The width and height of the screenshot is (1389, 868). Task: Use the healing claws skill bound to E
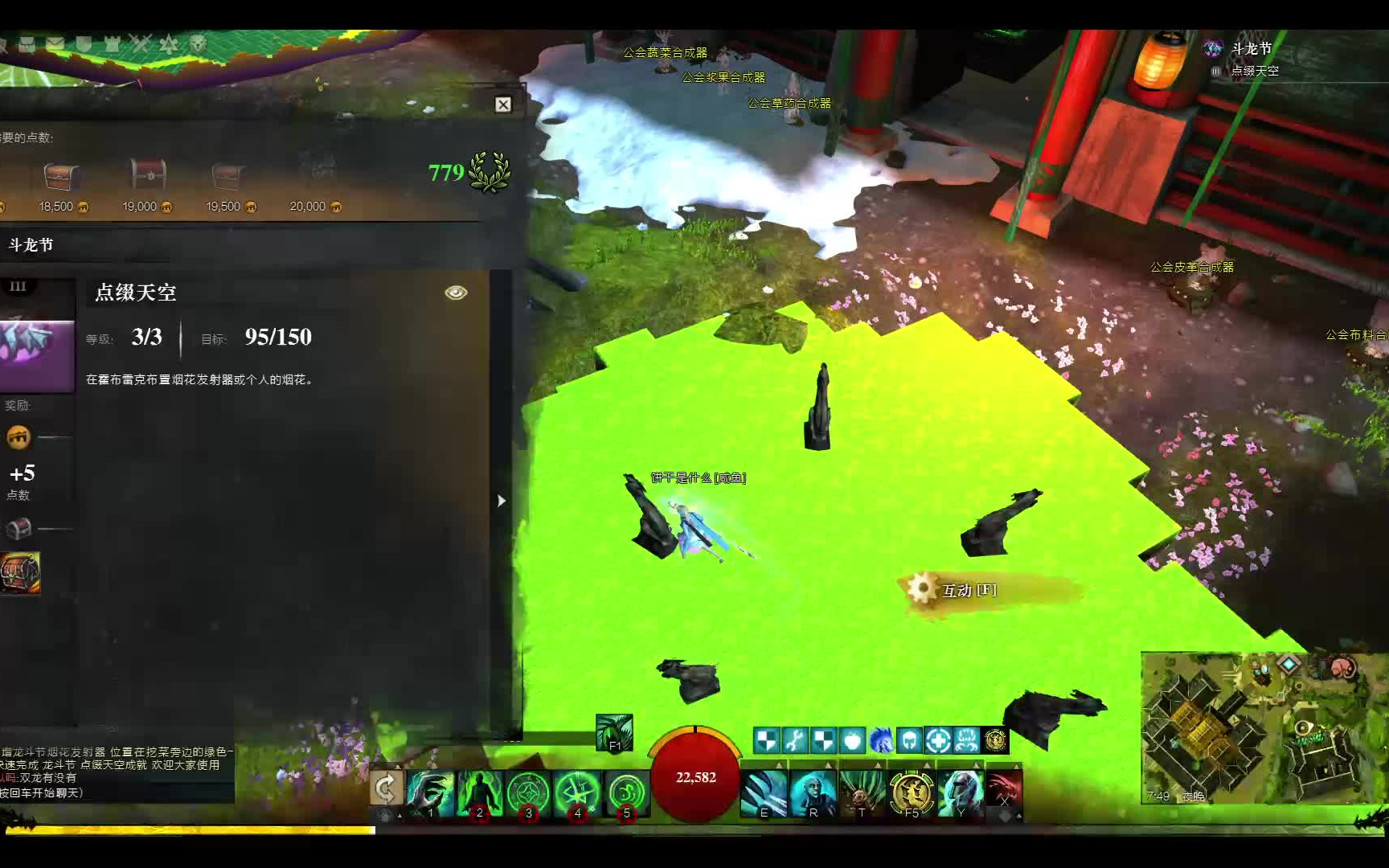764,792
